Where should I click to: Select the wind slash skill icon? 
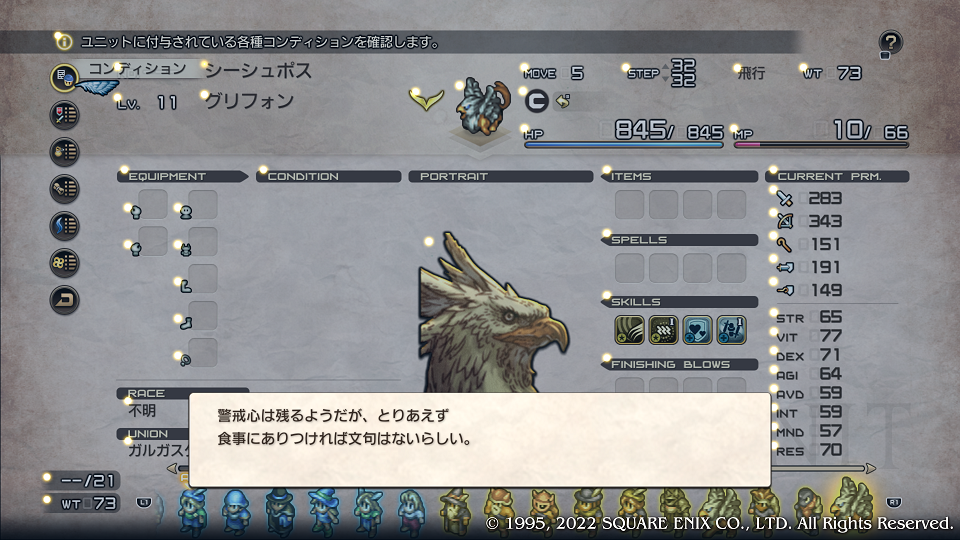(x=629, y=327)
